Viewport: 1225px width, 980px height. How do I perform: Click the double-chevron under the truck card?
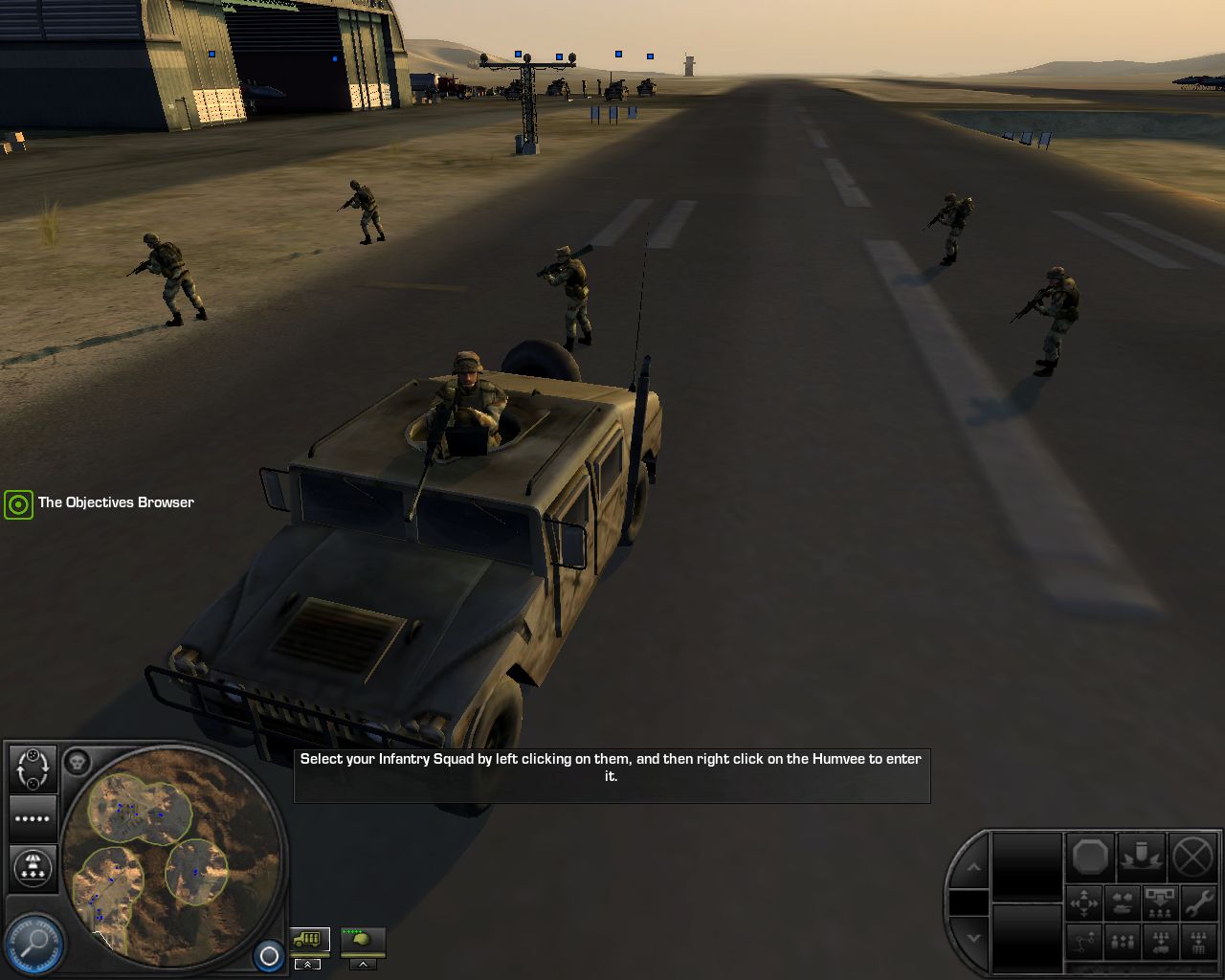click(307, 964)
